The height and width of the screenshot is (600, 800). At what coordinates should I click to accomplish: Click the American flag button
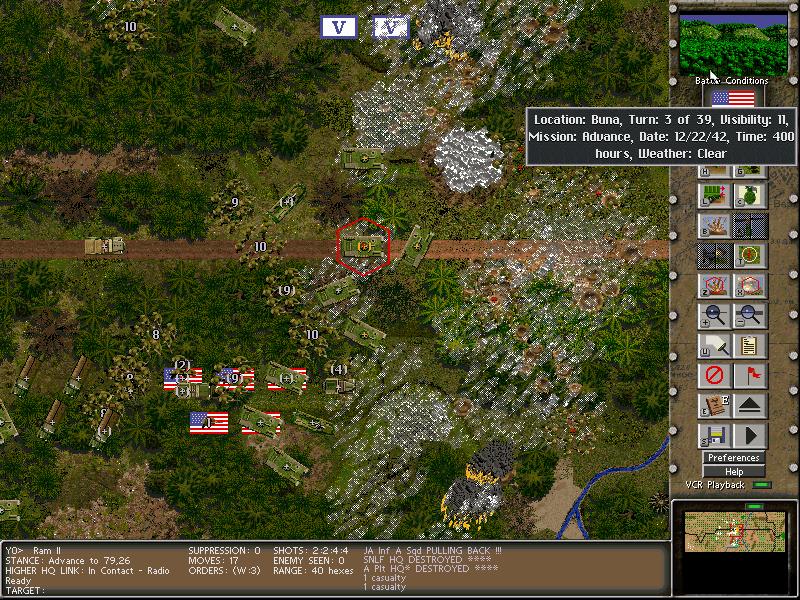coord(733,98)
